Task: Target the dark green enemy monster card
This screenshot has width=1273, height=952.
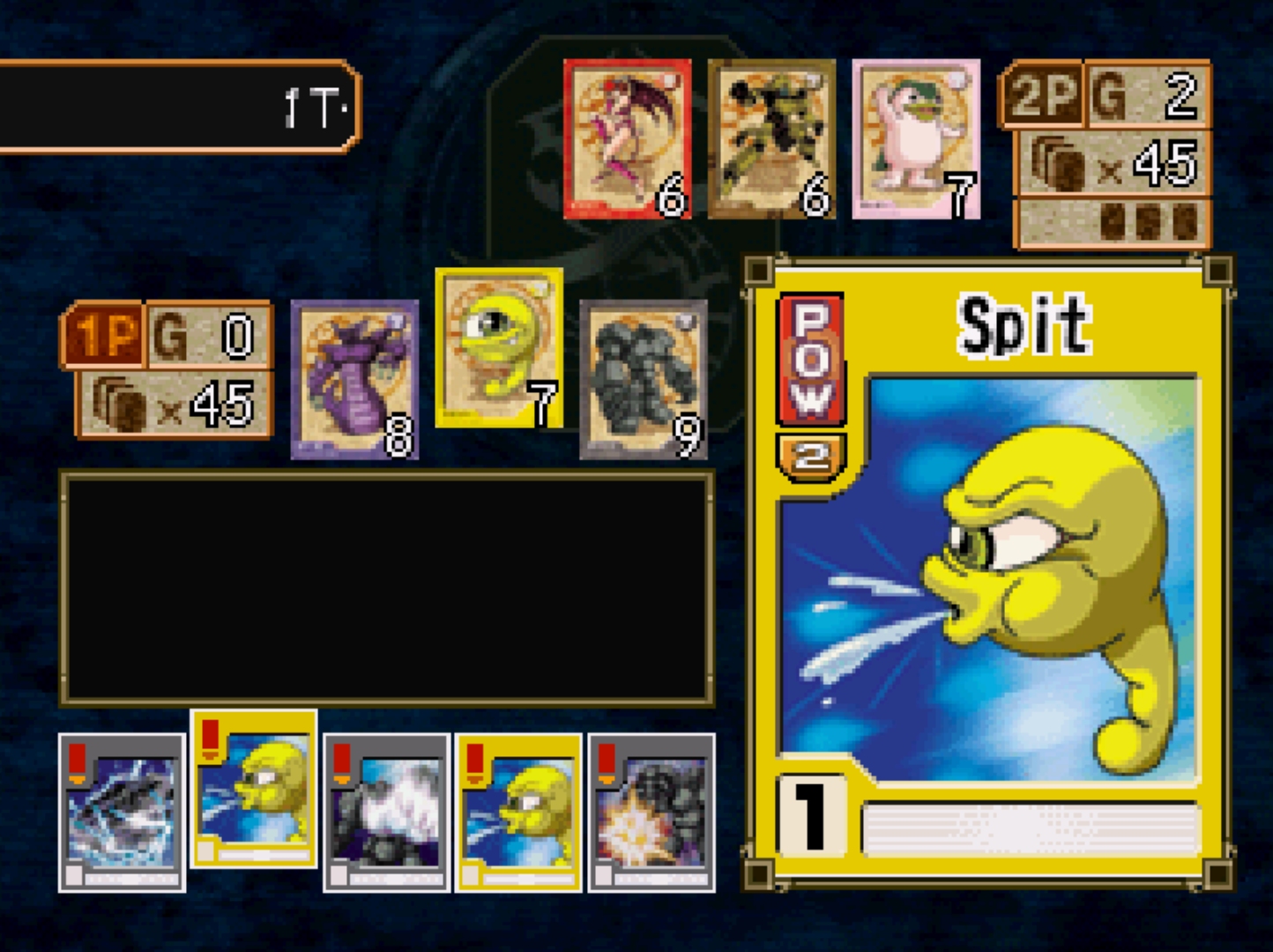Action: [771, 138]
